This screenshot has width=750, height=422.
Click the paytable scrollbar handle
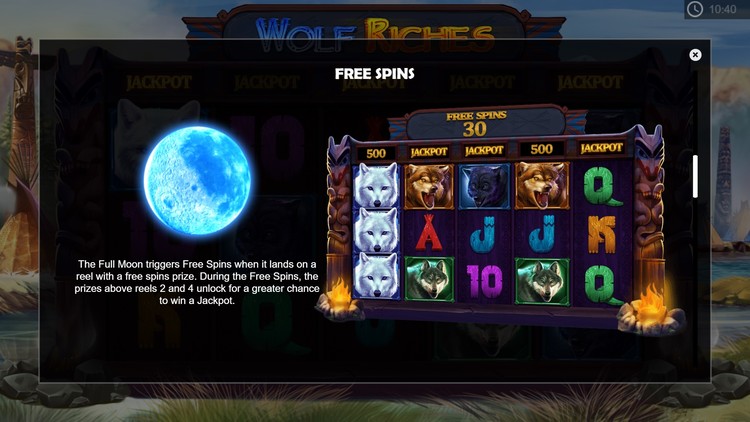click(695, 176)
